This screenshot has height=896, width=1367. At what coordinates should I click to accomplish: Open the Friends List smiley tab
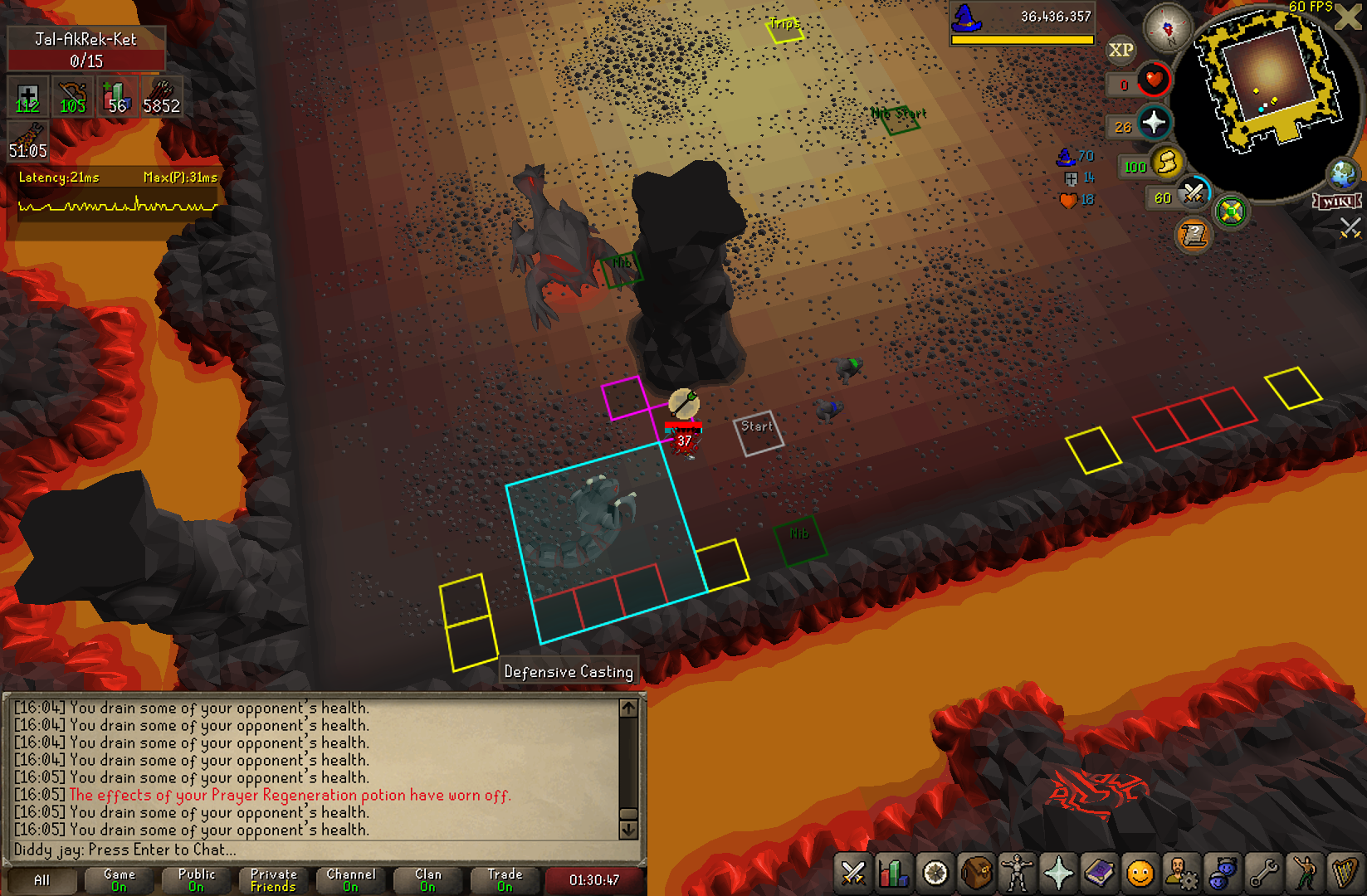[1140, 874]
